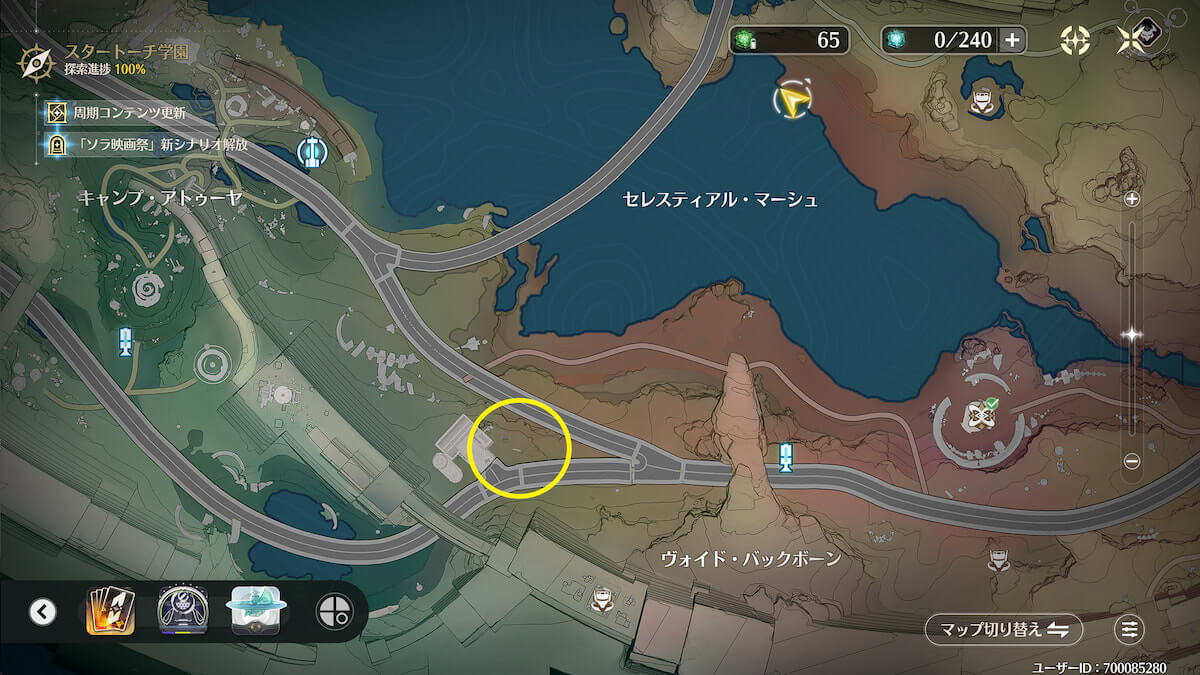Click the map zoom slider handle
This screenshot has width=1200, height=675.
click(x=1132, y=336)
